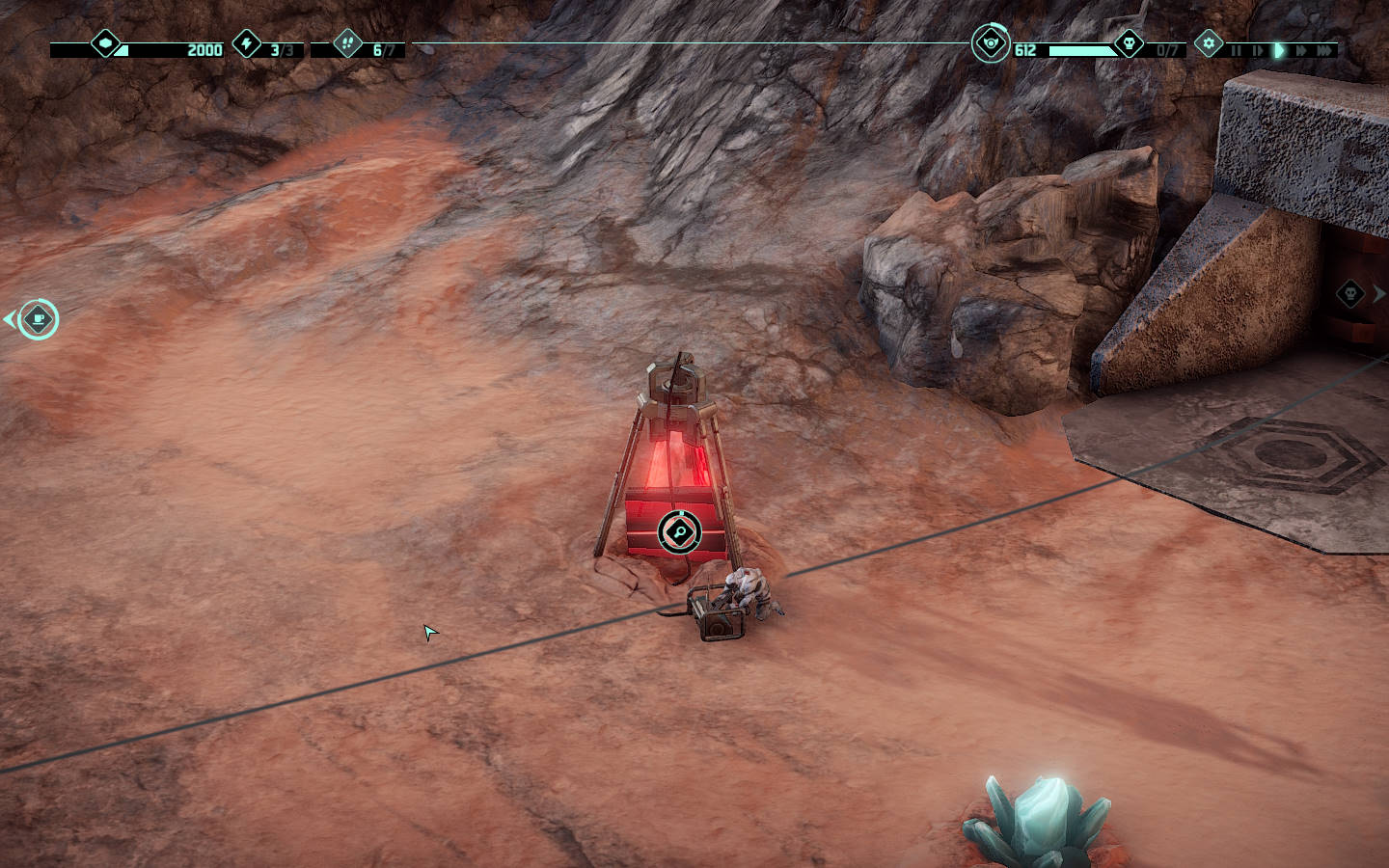Viewport: 1389px width, 868px height.
Task: Click the hexagon resource icon
Action: (x=105, y=43)
